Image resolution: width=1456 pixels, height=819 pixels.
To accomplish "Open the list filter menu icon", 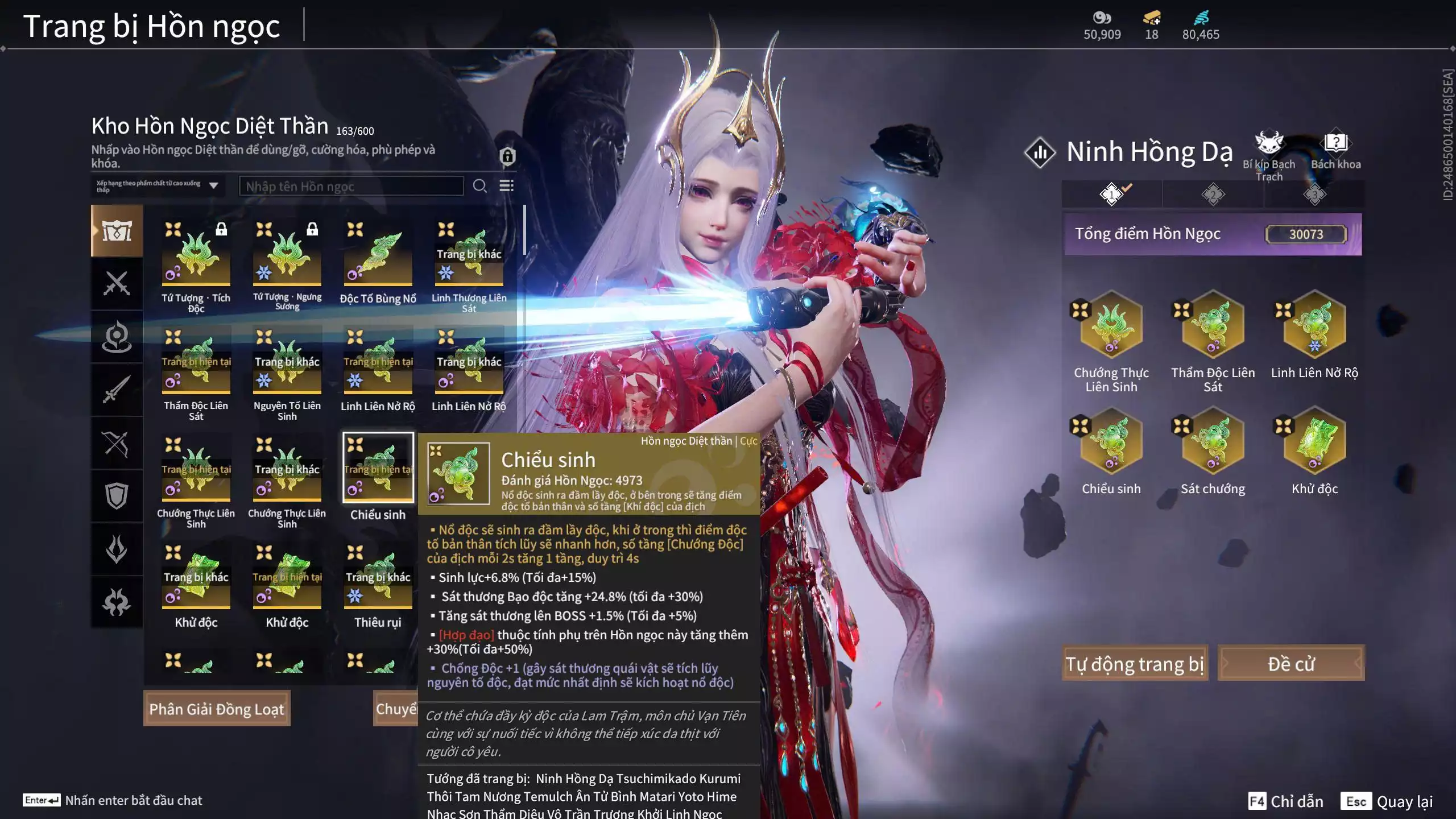I will (x=506, y=186).
